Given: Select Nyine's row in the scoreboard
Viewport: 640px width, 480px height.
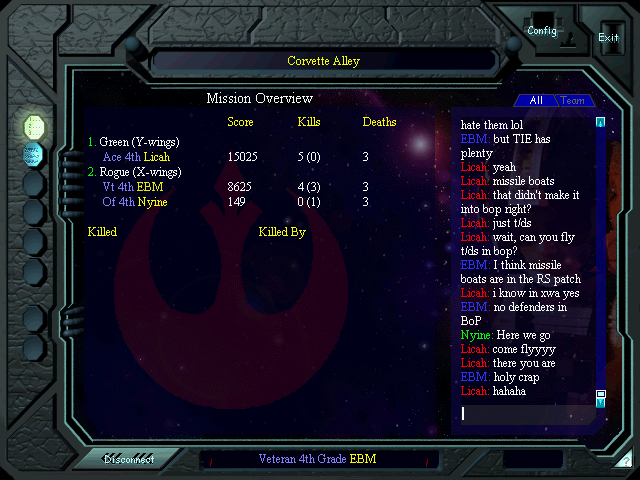Looking at the screenshot, I should click(x=134, y=202).
